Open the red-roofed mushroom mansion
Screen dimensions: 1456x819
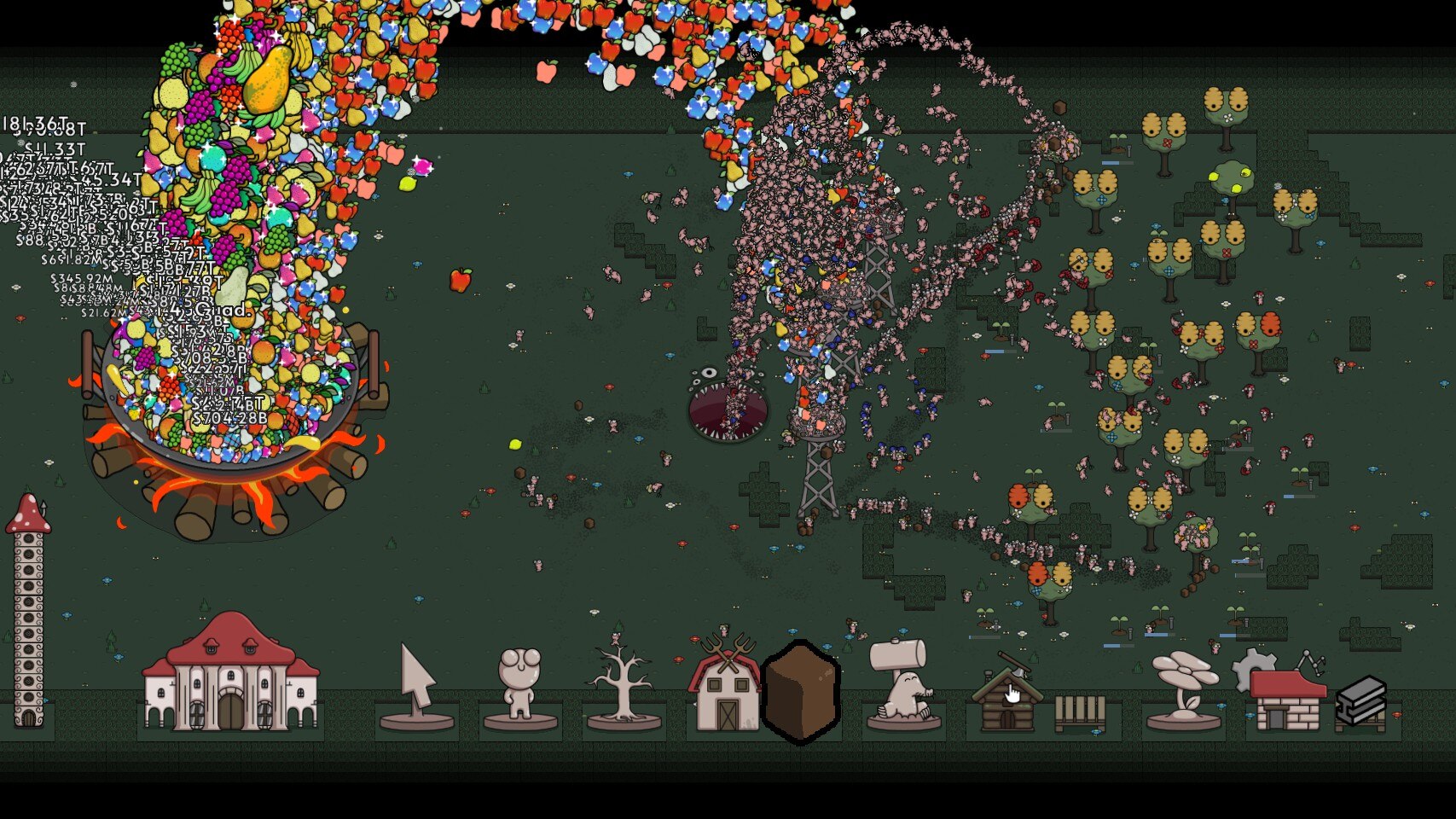[230, 674]
